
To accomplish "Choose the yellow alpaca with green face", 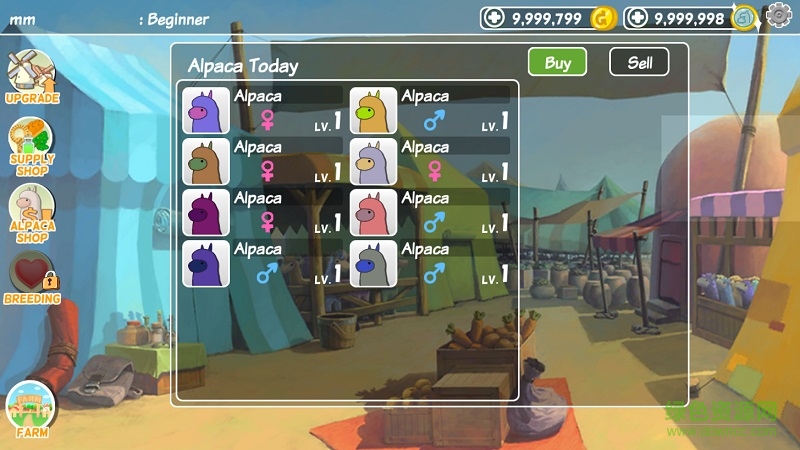I will [373, 111].
